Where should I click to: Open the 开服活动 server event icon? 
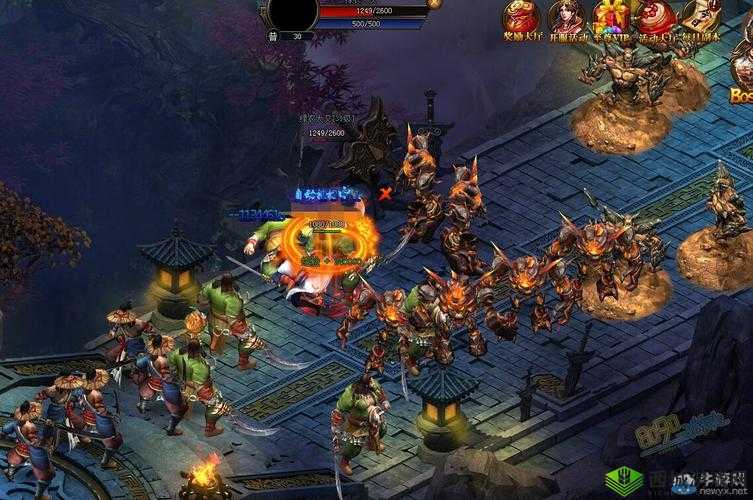(x=566, y=17)
